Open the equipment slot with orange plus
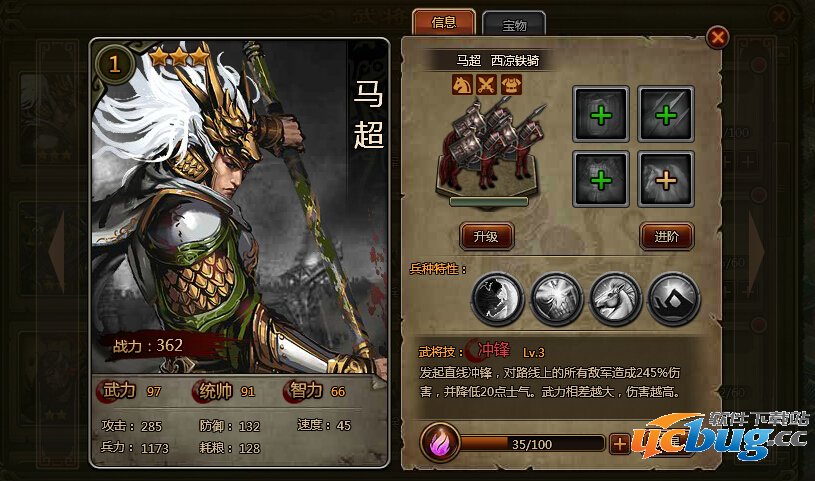 pos(665,178)
